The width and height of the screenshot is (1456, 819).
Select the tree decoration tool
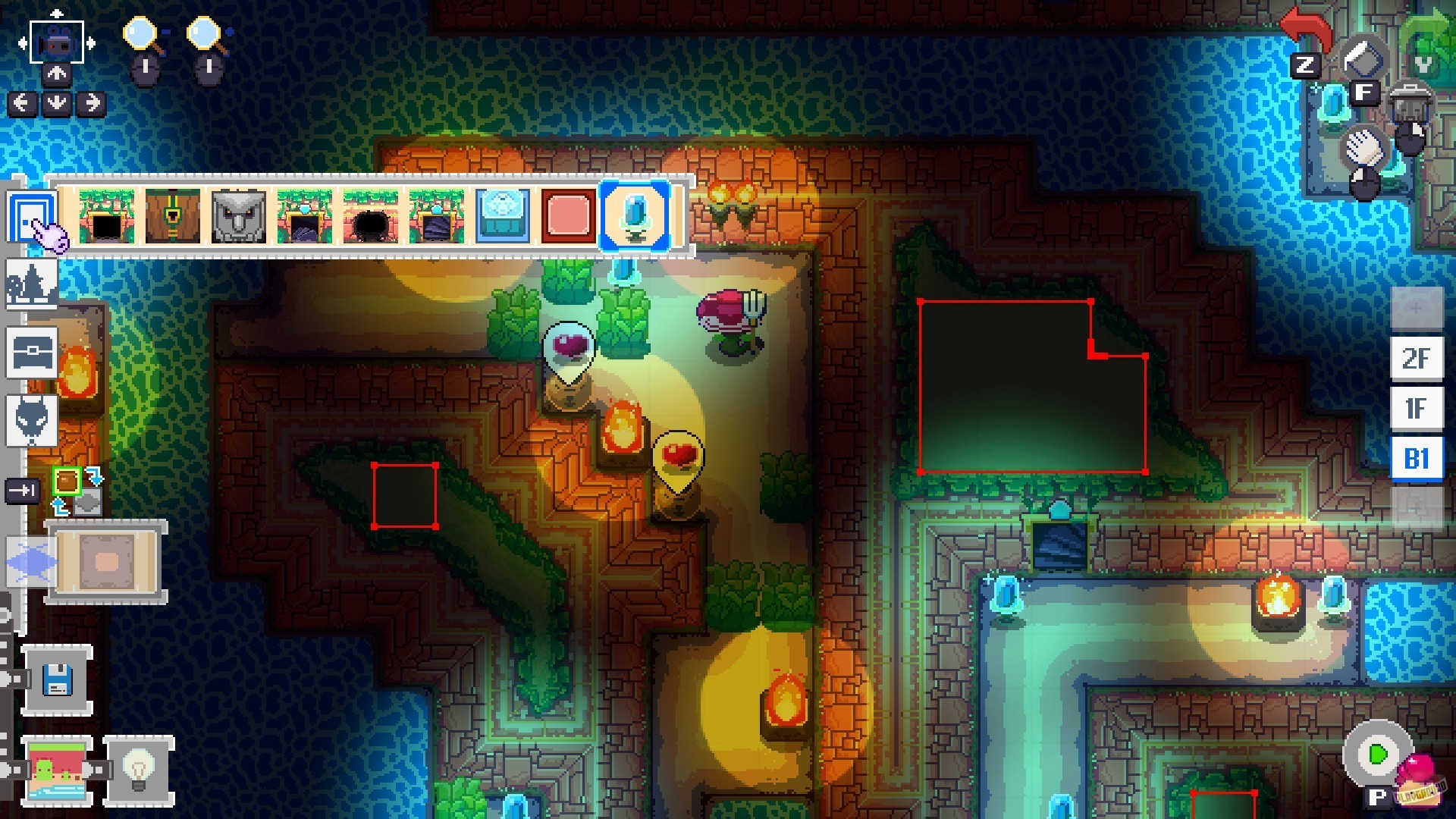click(32, 284)
